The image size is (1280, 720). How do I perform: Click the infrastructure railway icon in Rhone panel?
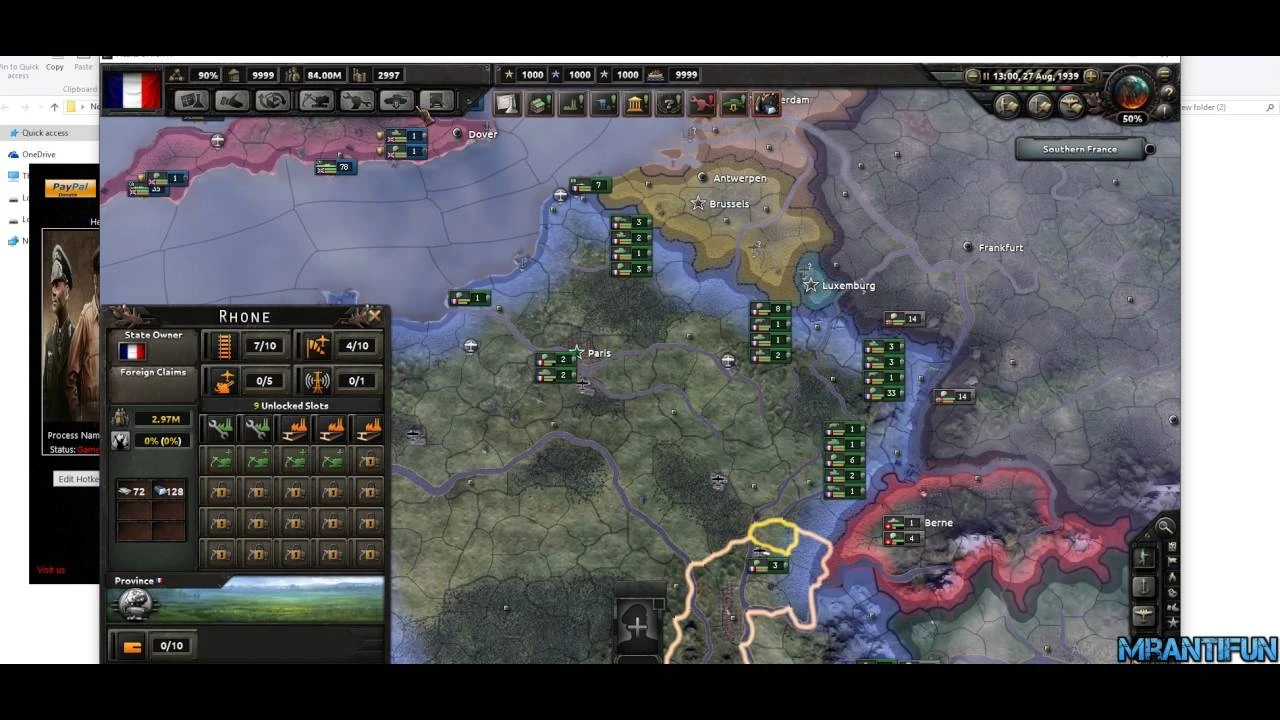point(225,345)
